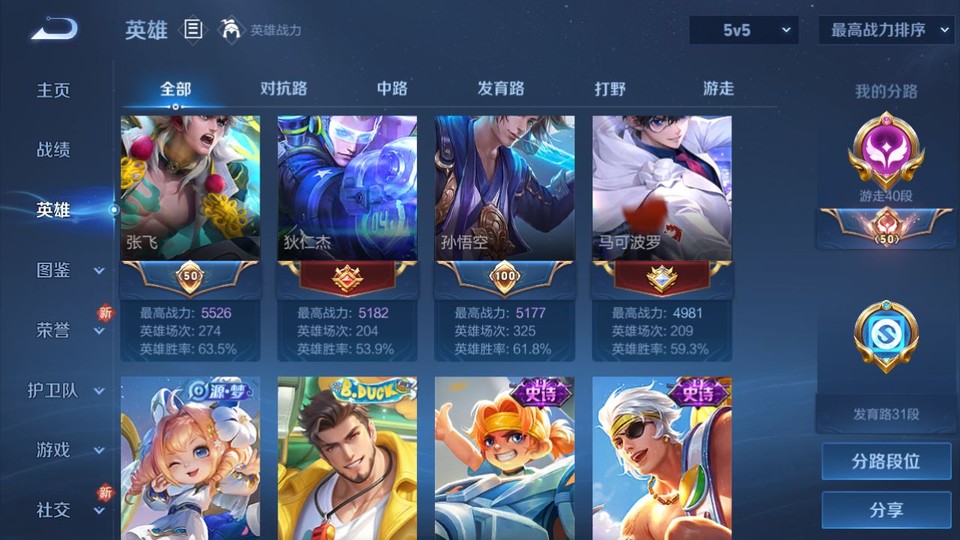The width and height of the screenshot is (960, 540).
Task: Open the 主页 home menu entry
Action: (x=54, y=90)
